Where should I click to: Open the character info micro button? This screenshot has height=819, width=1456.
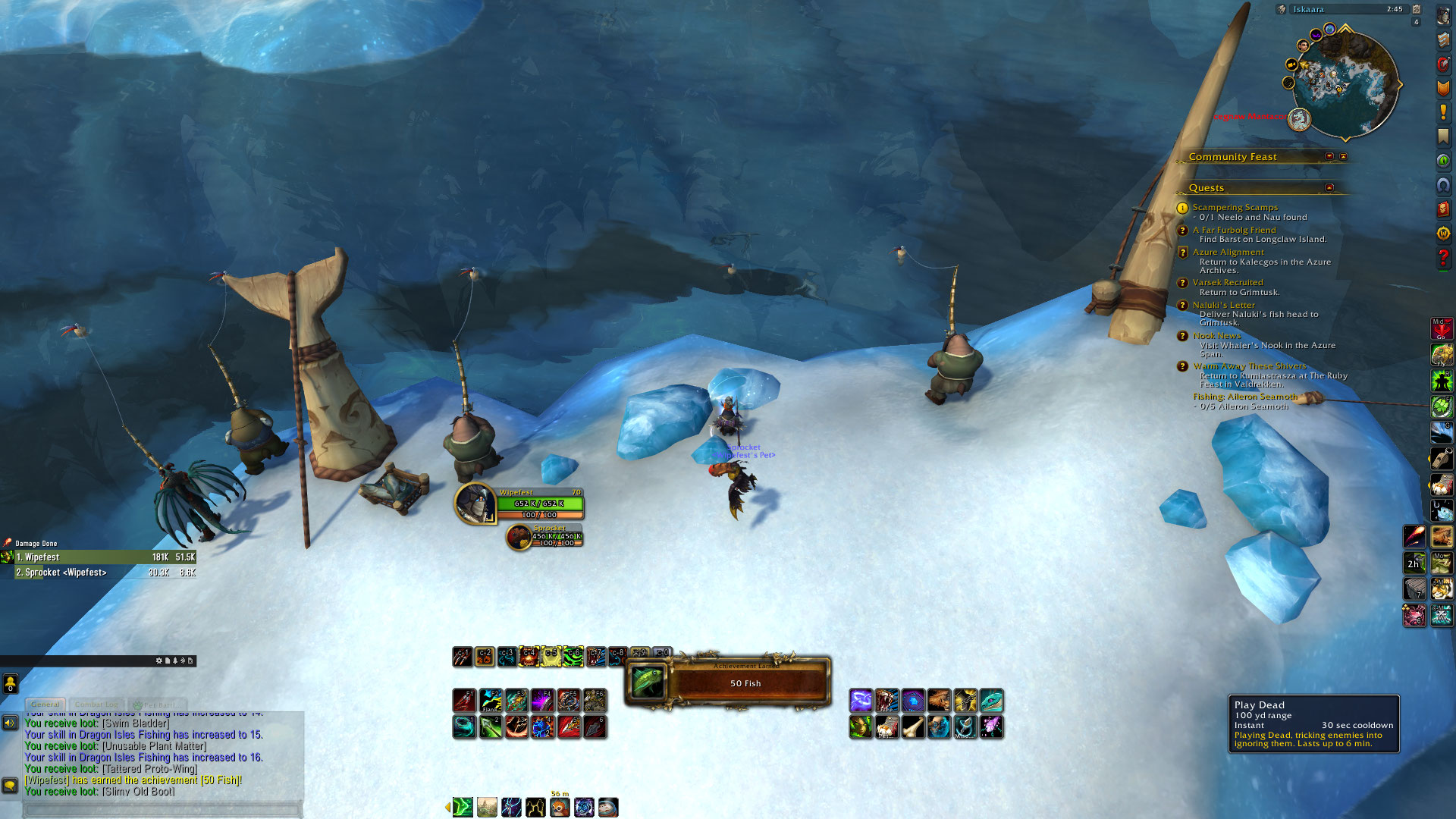tap(1443, 17)
